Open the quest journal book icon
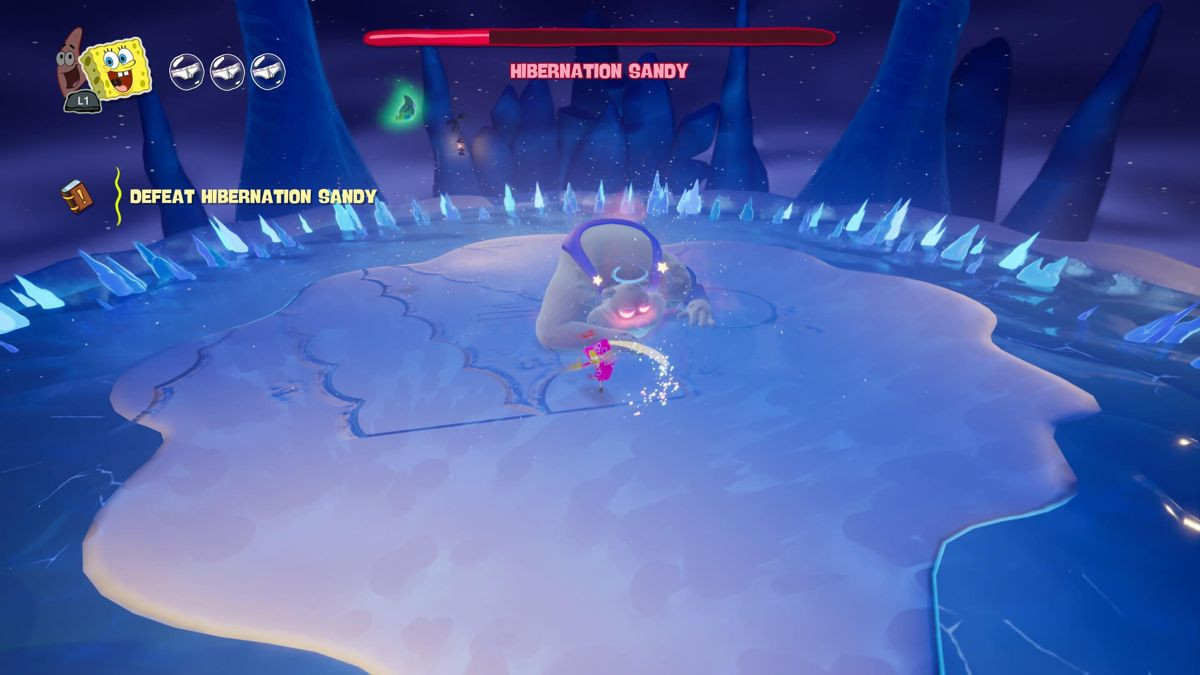Viewport: 1200px width, 675px height. click(76, 196)
